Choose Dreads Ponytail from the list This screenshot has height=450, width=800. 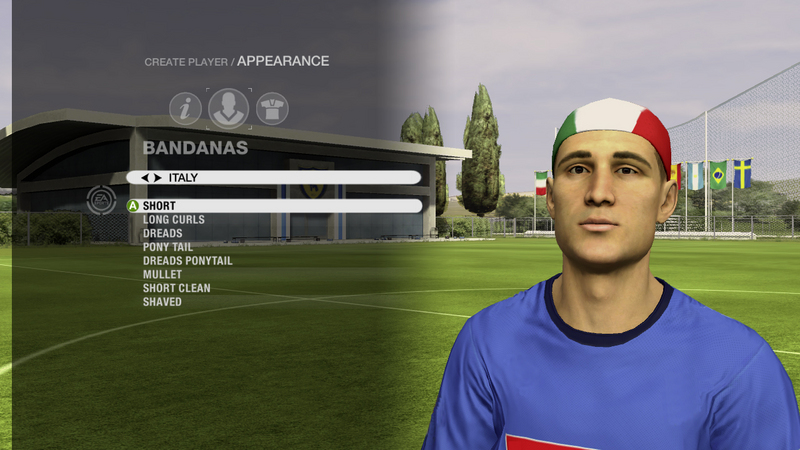(187, 261)
